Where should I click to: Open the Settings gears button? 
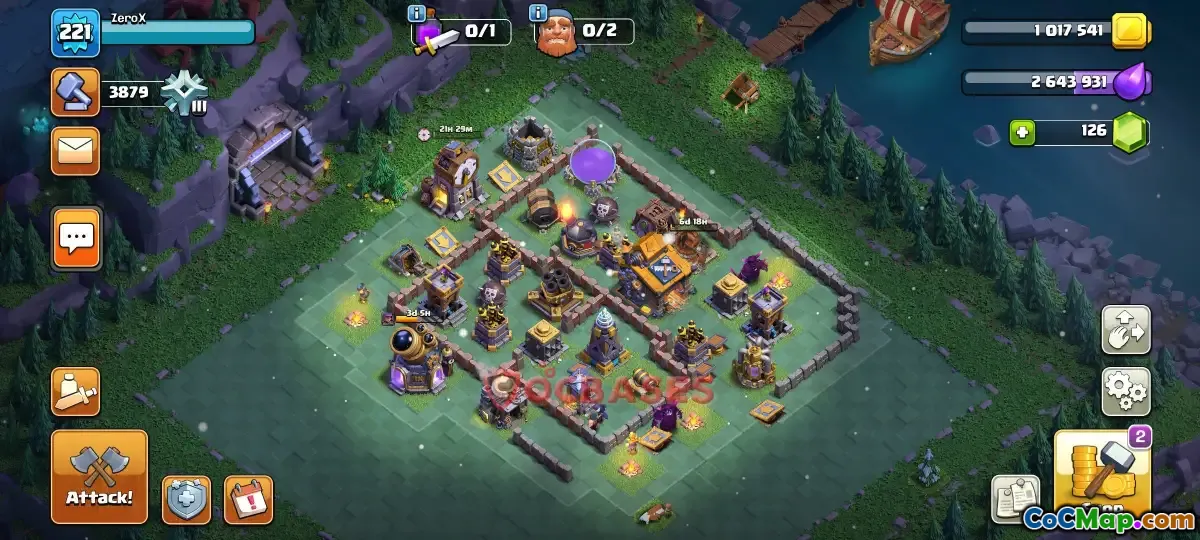coord(1125,391)
